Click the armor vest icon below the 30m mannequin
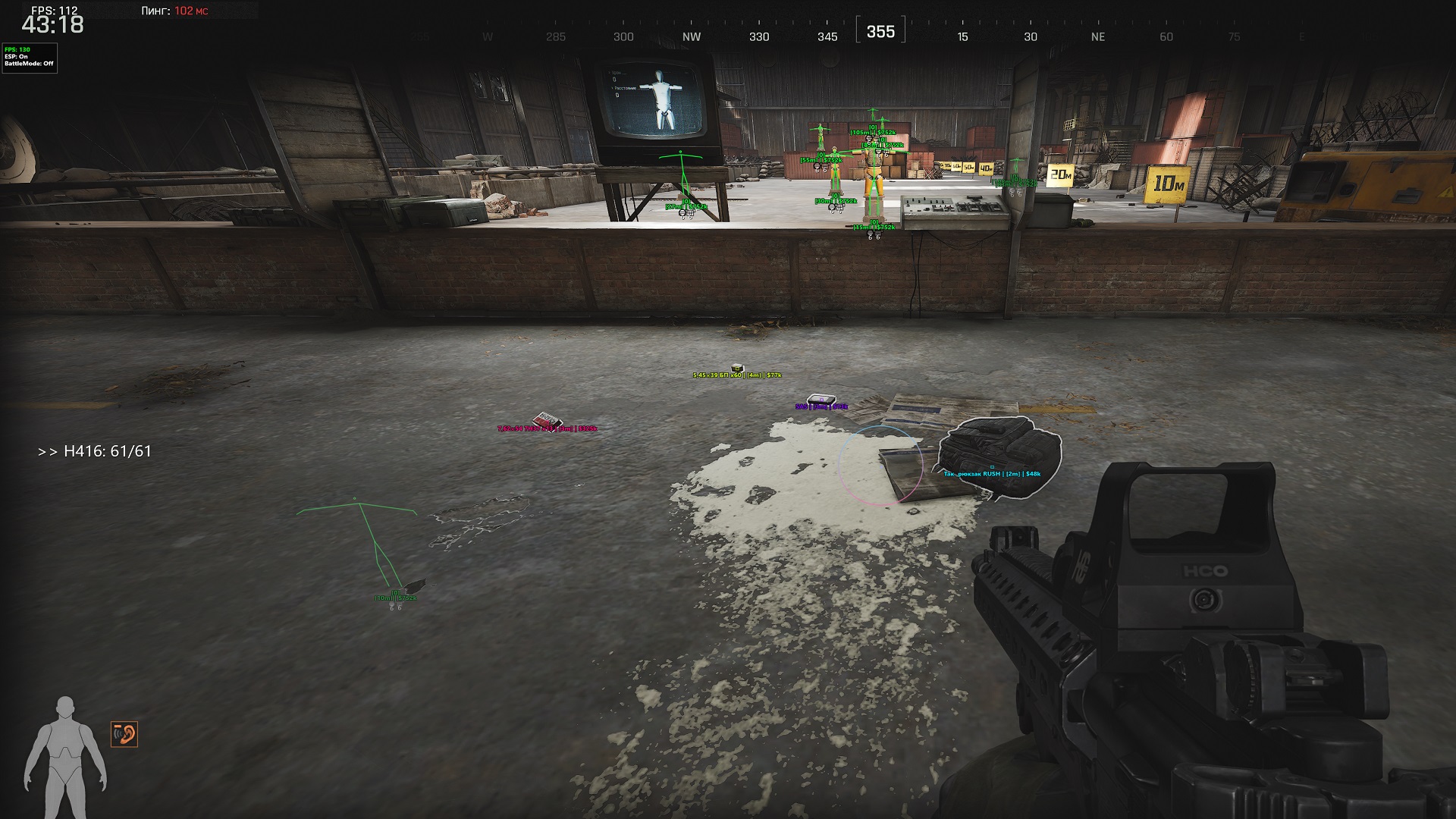The image size is (1456, 819). pos(840,208)
